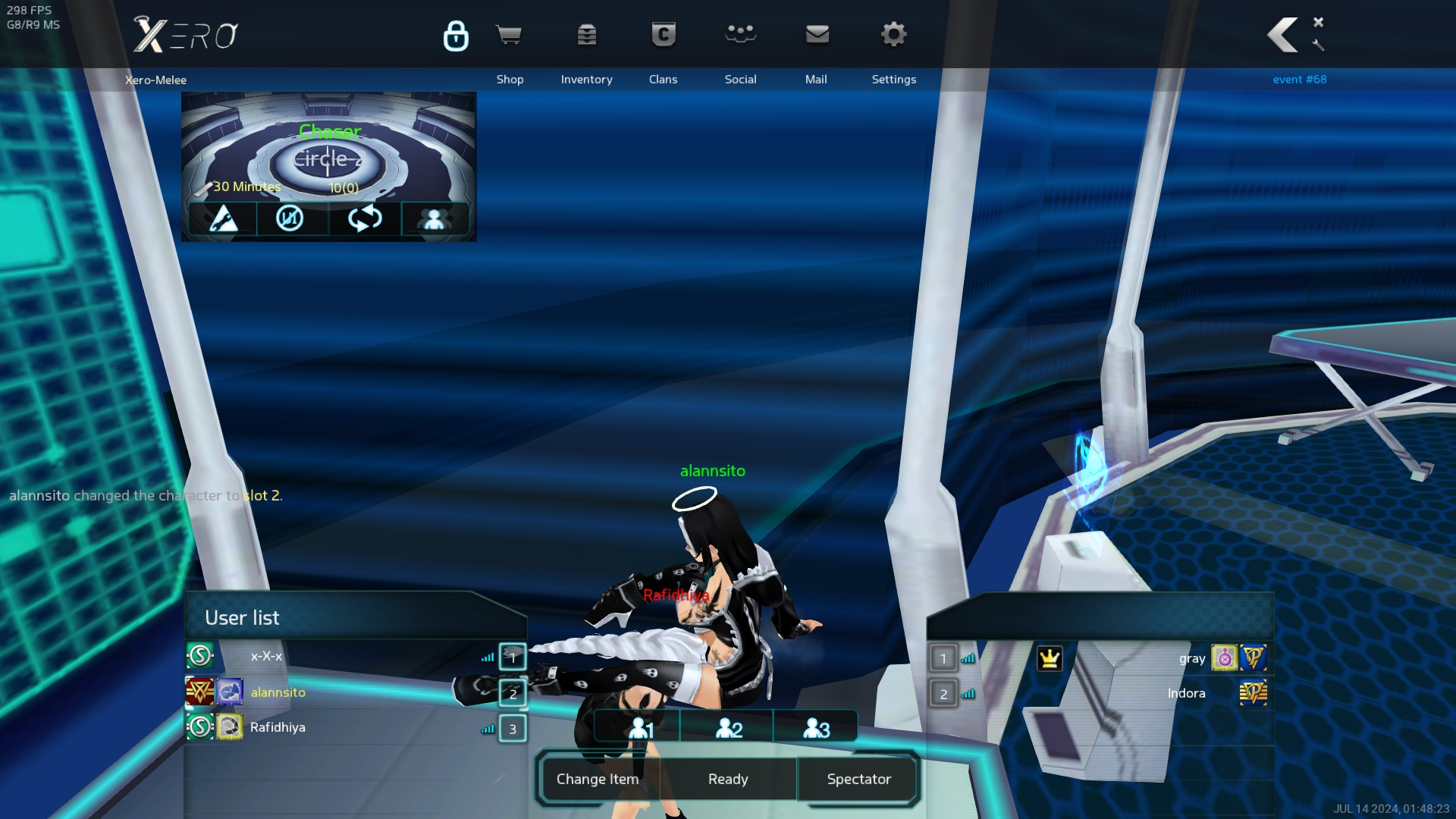Select character slot 1

point(641,728)
